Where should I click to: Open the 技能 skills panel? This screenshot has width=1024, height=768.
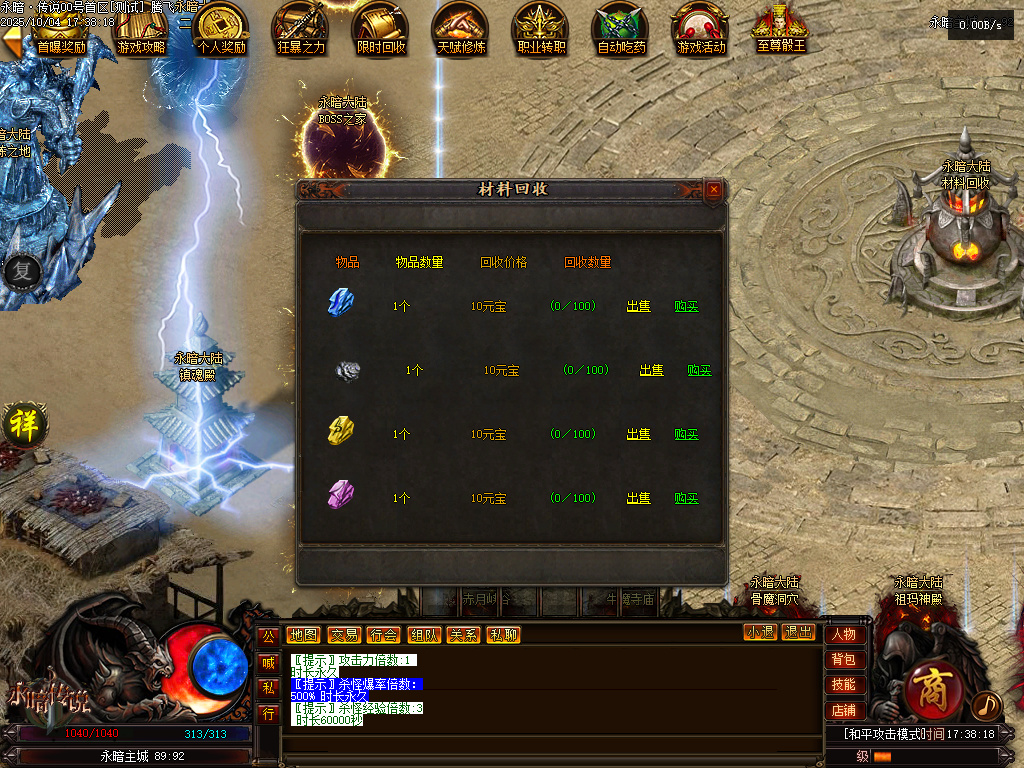click(x=843, y=685)
